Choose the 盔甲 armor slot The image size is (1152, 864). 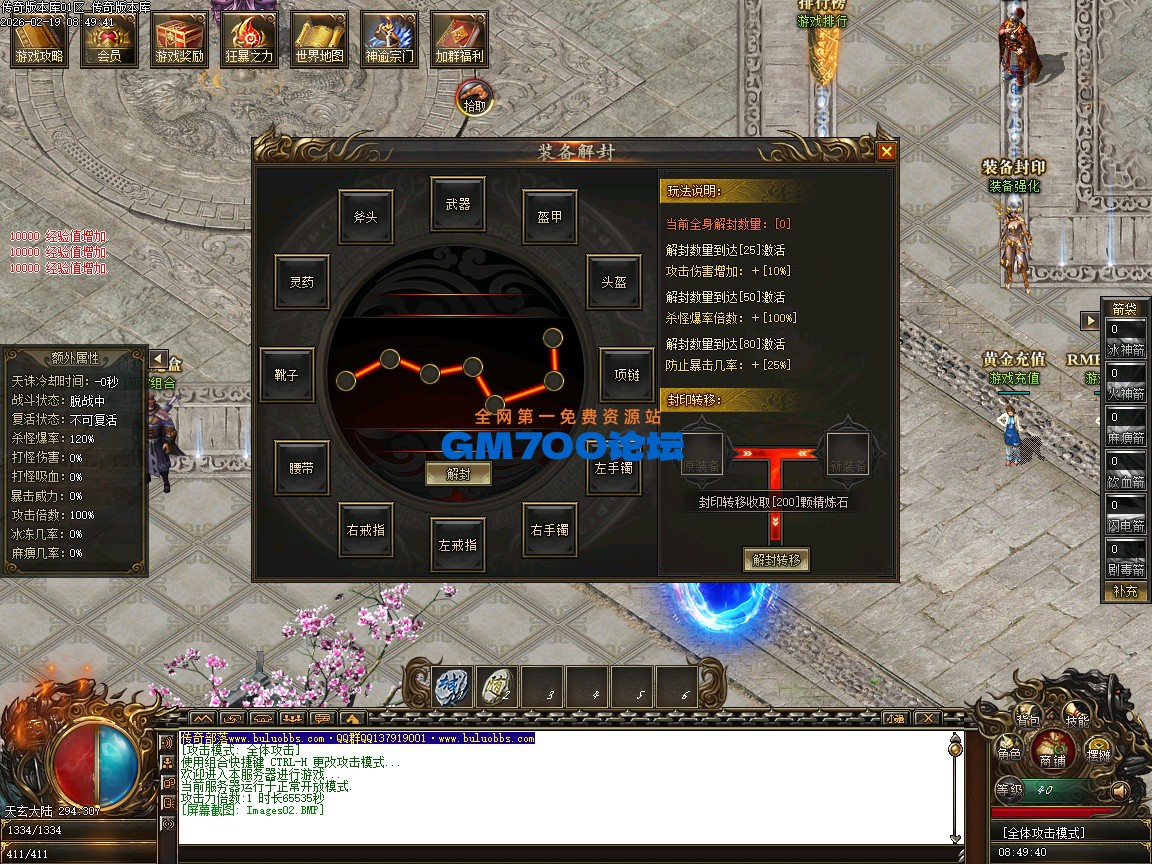(x=550, y=217)
